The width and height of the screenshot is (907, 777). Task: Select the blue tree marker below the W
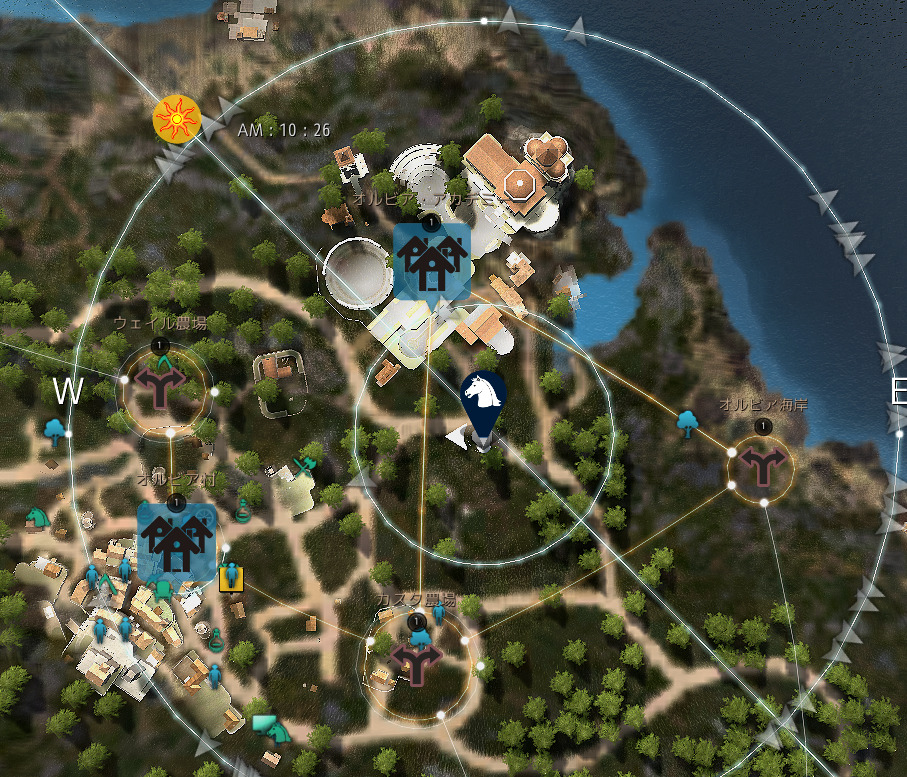(56, 432)
